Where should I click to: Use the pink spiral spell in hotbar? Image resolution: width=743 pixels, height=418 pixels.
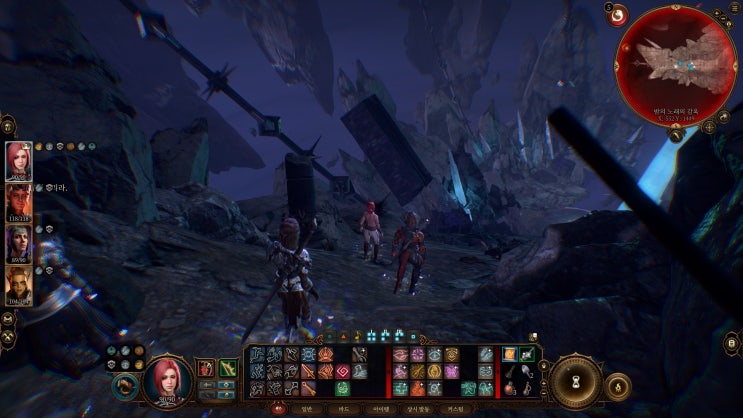(342, 371)
